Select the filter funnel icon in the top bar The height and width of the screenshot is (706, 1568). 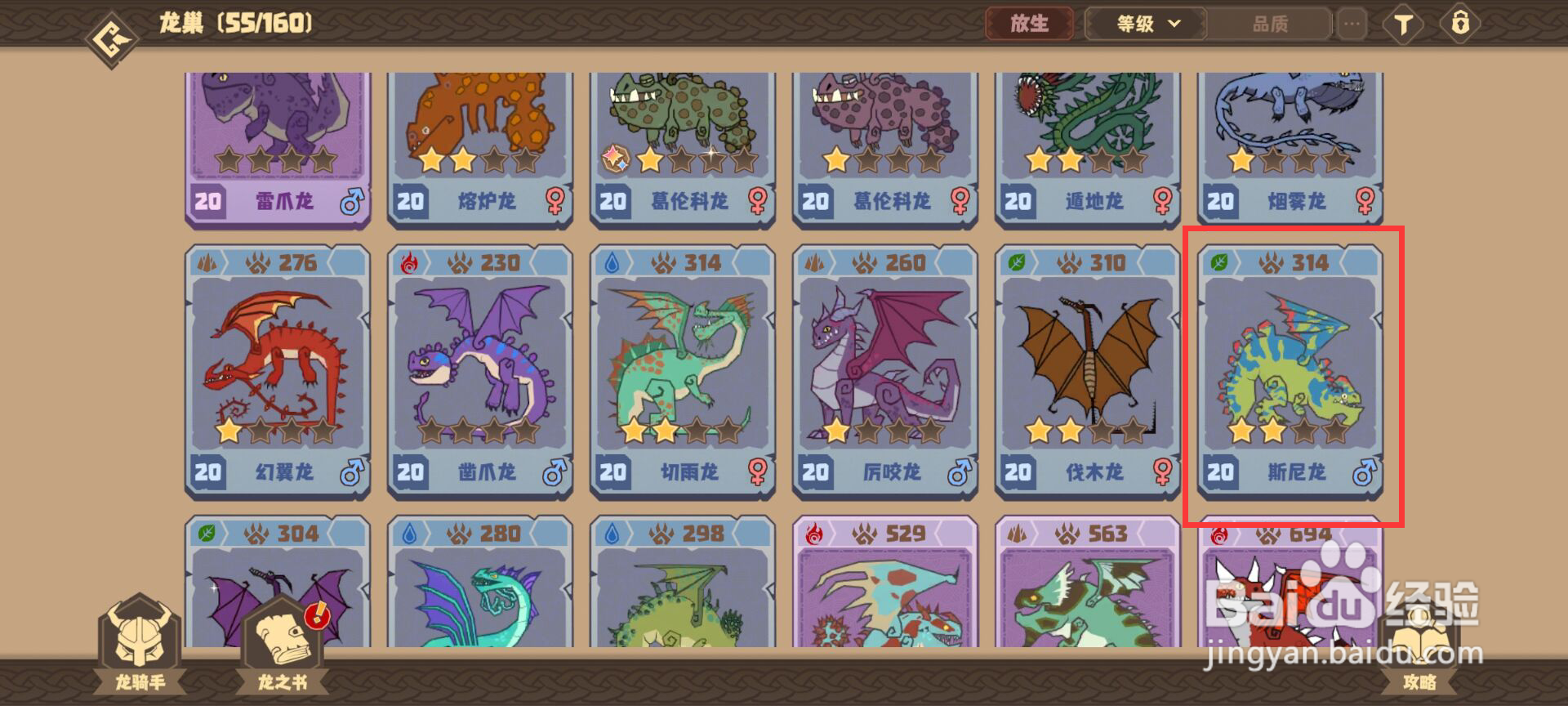pyautogui.click(x=1403, y=25)
